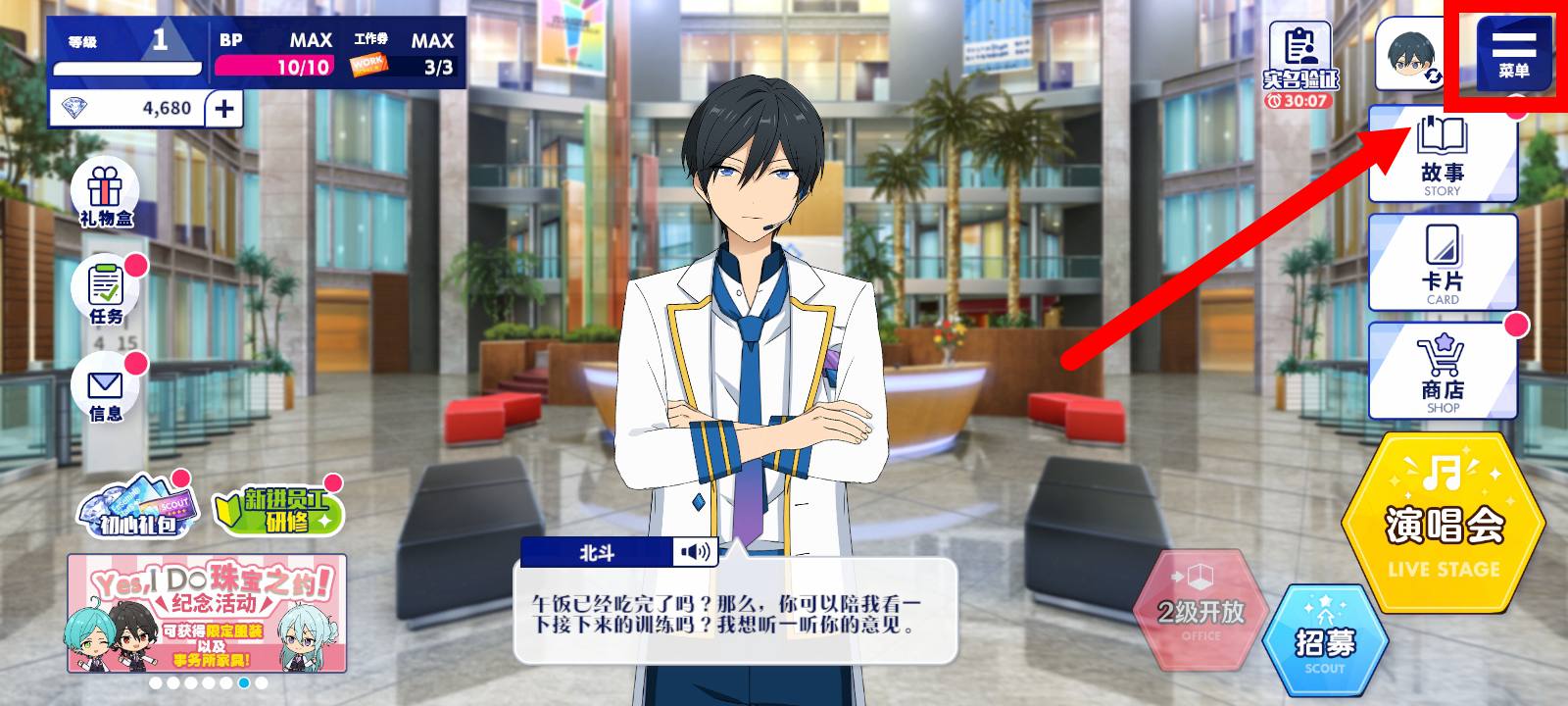Open the 招募 Scout hexagon
This screenshot has width=1568, height=706.
coord(1325,642)
